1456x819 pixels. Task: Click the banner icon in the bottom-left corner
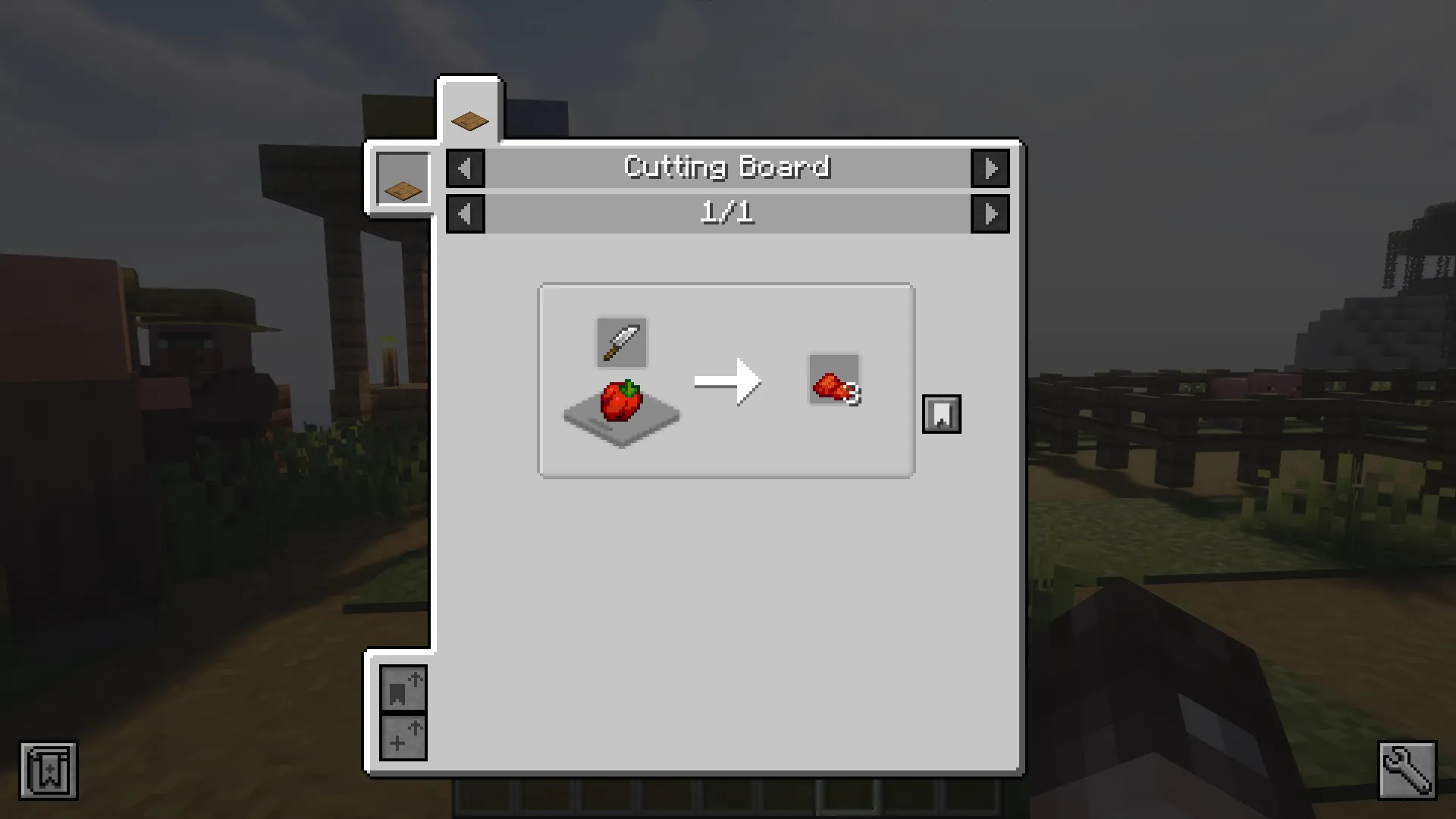pyautogui.click(x=49, y=770)
